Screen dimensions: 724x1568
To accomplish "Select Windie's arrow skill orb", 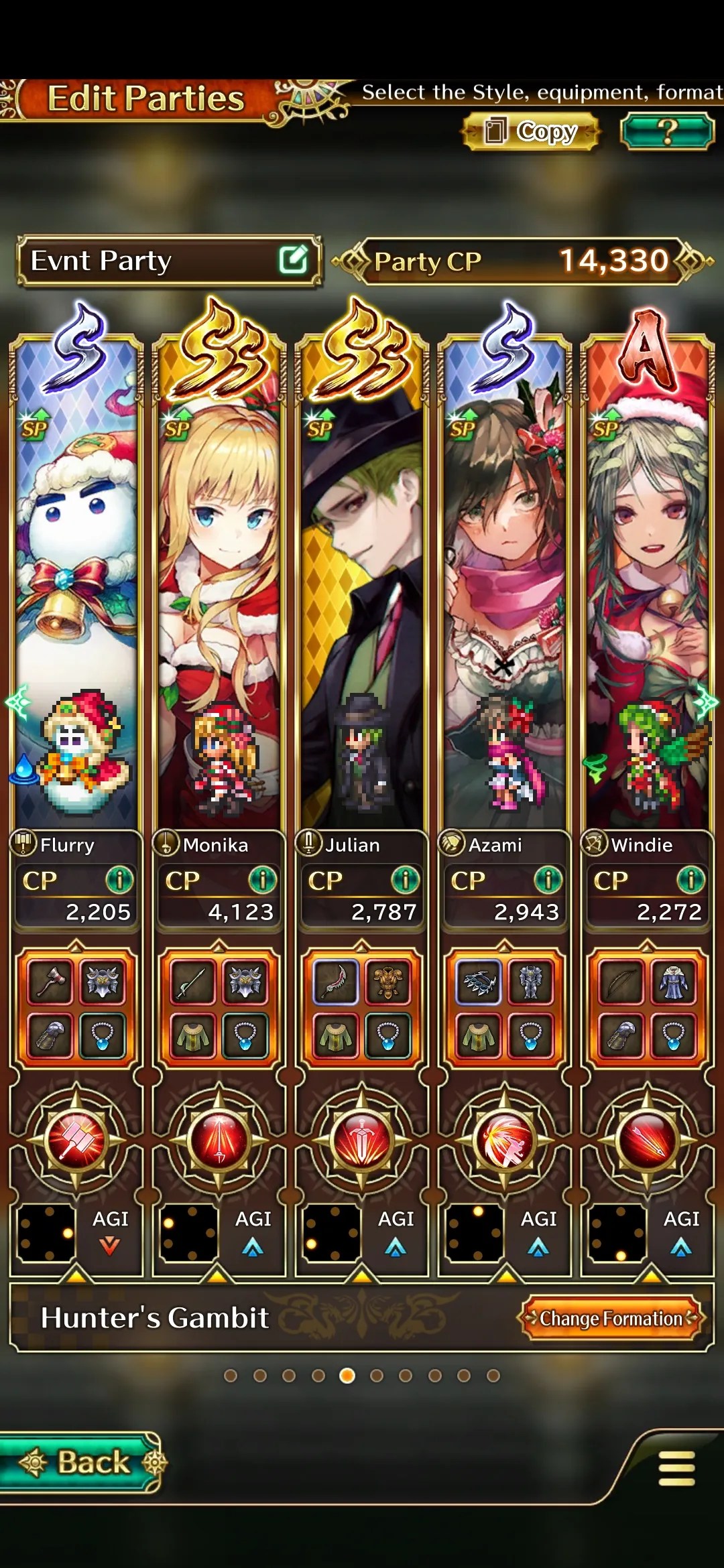I will 648,1139.
